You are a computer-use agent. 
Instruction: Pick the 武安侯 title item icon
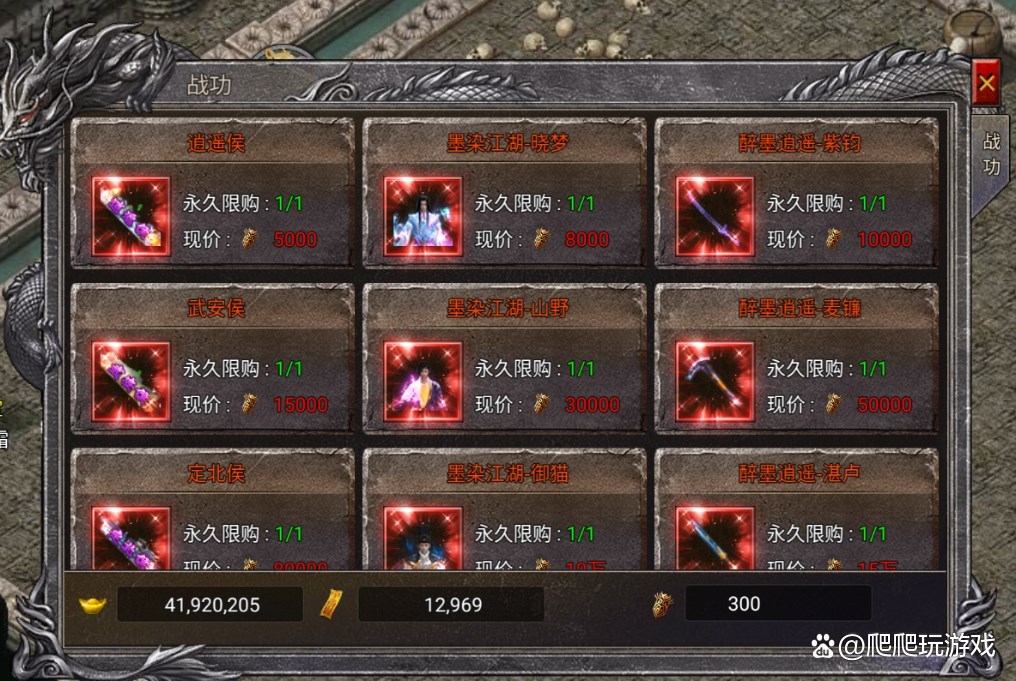point(131,381)
